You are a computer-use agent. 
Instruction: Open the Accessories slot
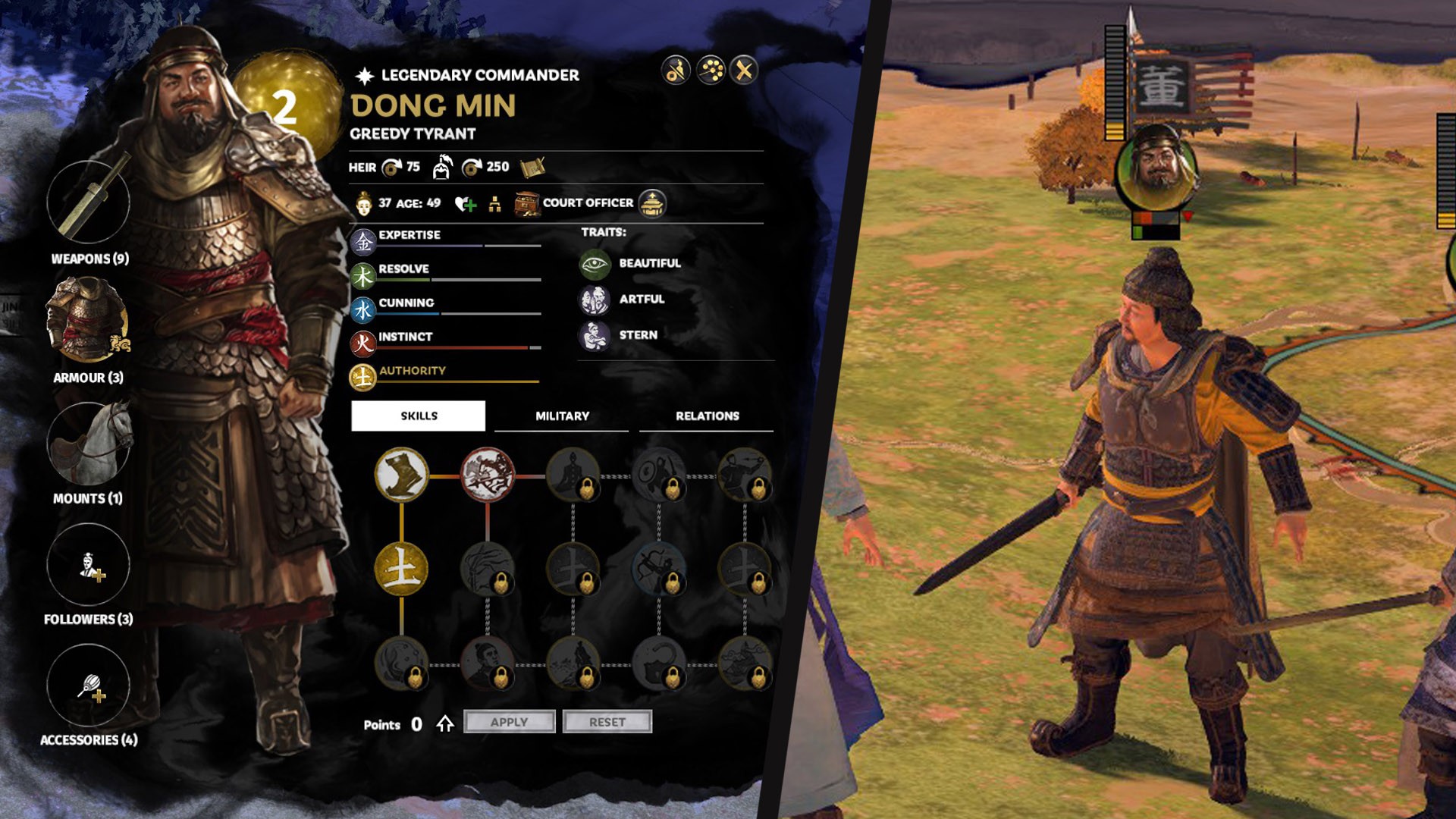pyautogui.click(x=88, y=686)
